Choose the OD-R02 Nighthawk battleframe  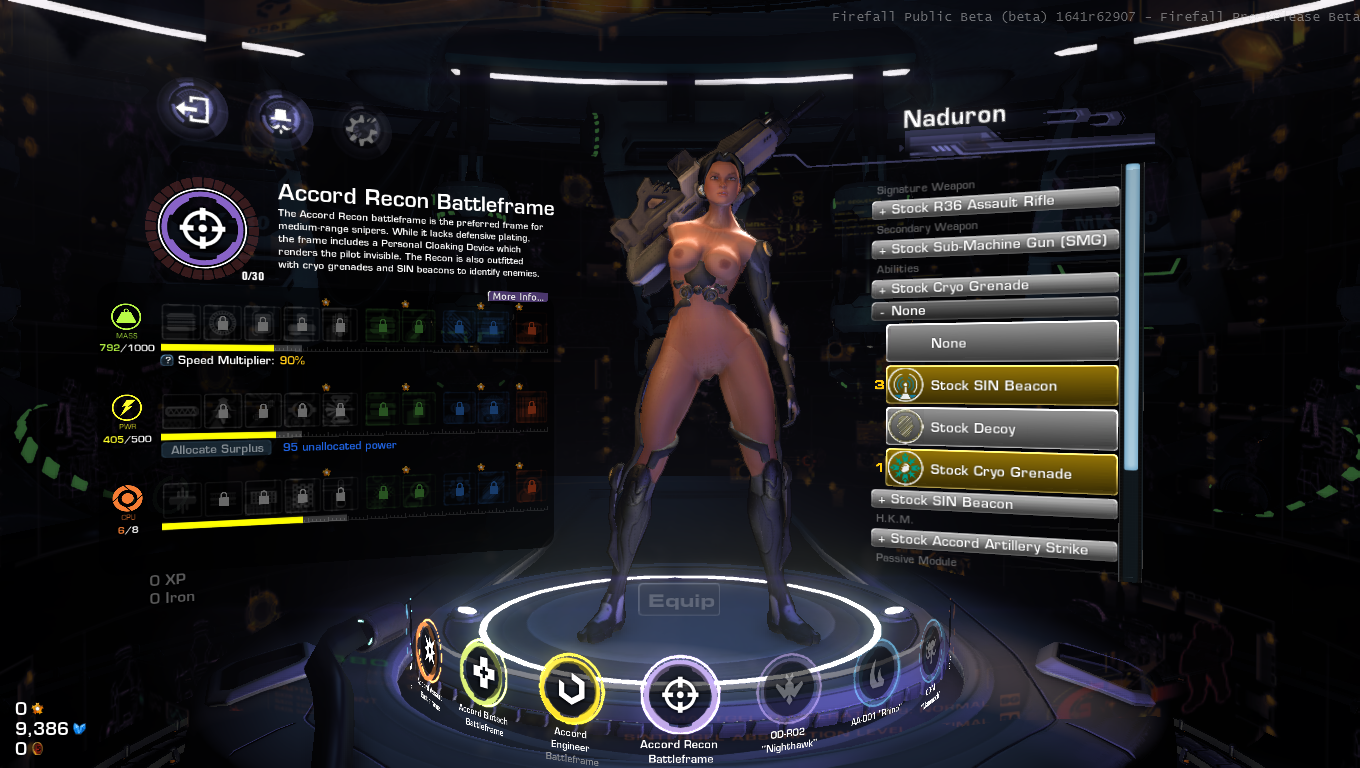point(789,689)
